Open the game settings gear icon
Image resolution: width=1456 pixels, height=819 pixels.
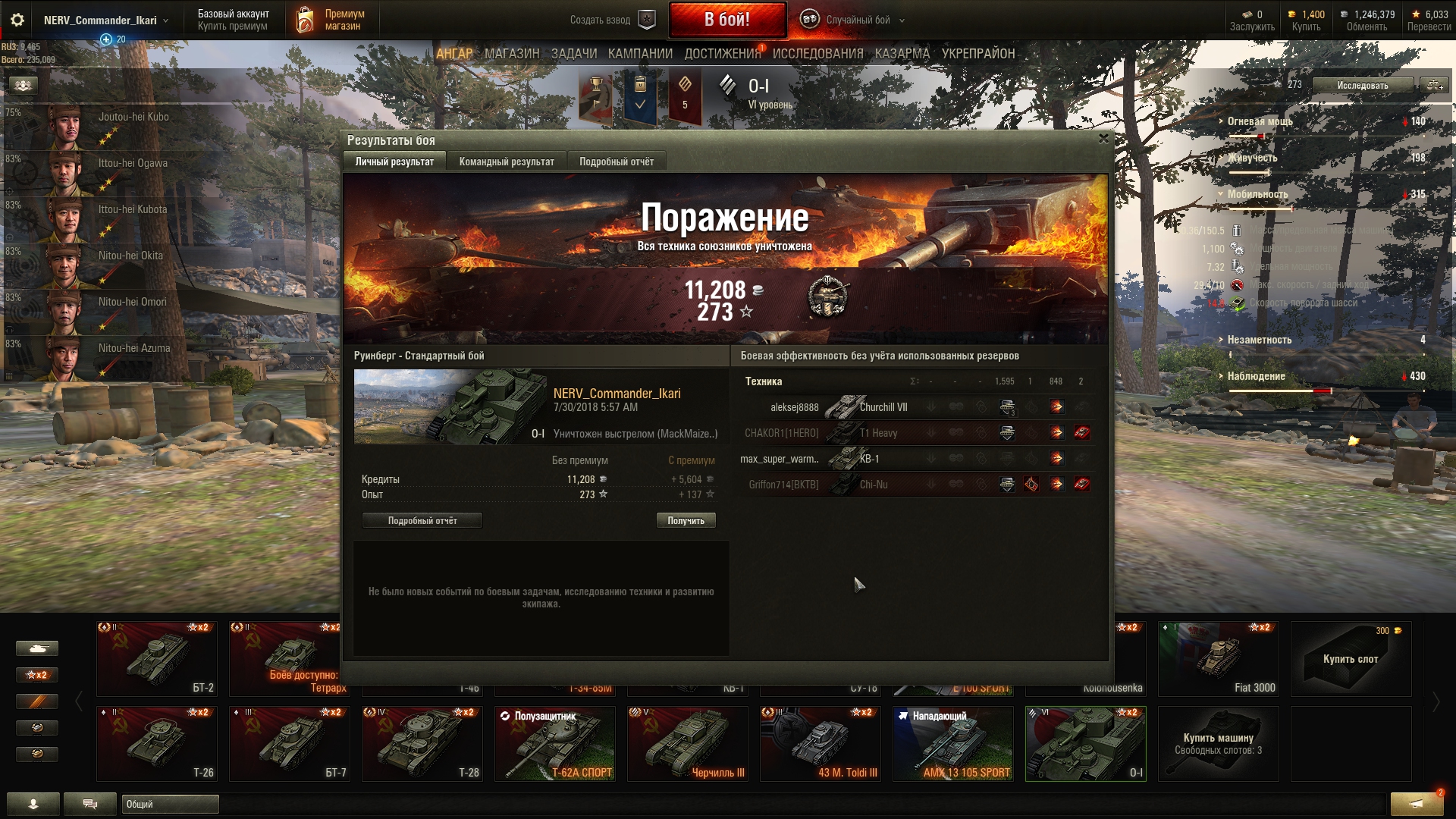[x=17, y=20]
